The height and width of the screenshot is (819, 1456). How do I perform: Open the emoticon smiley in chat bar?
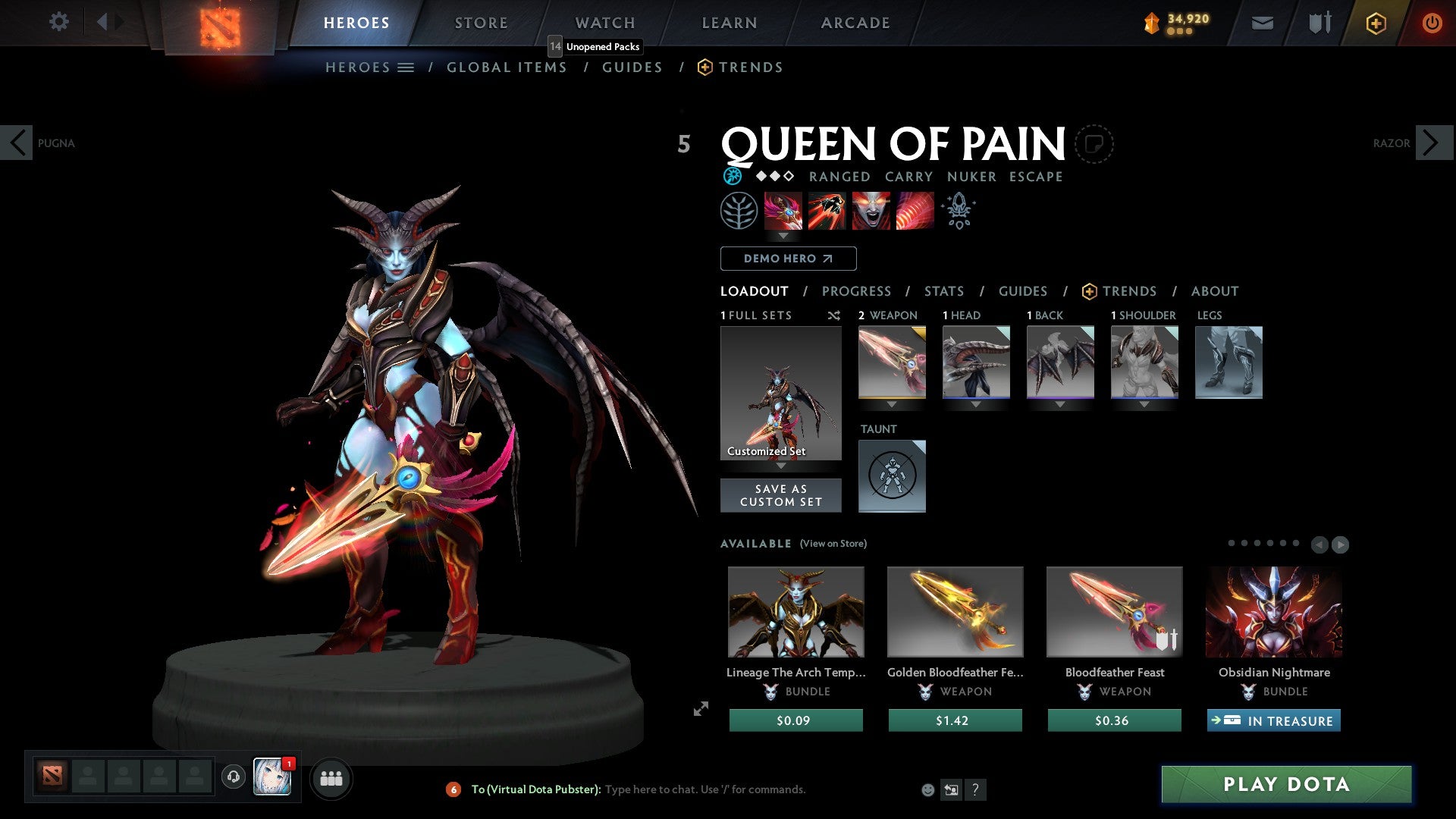(928, 789)
